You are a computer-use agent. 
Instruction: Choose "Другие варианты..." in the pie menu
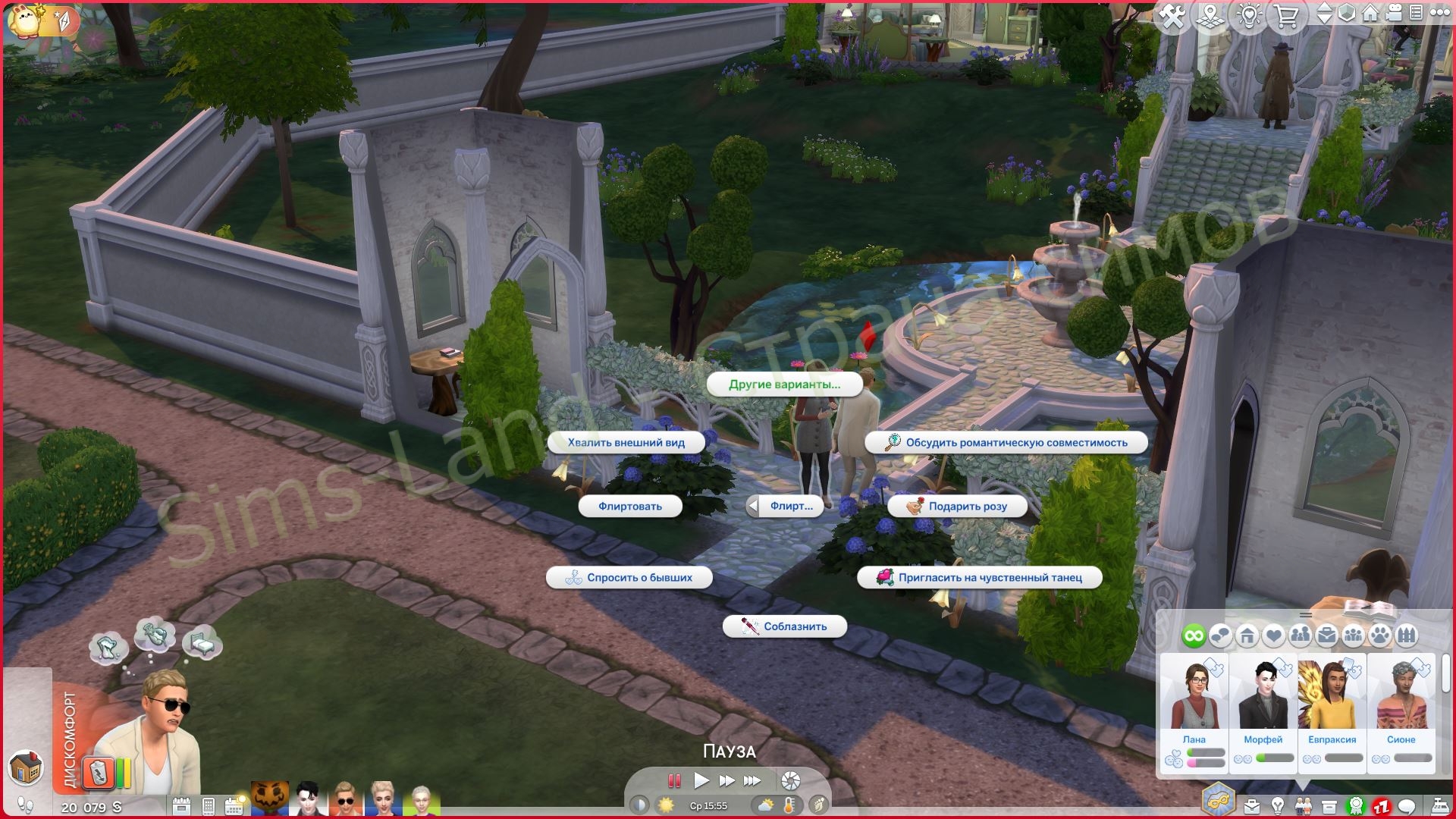(784, 384)
